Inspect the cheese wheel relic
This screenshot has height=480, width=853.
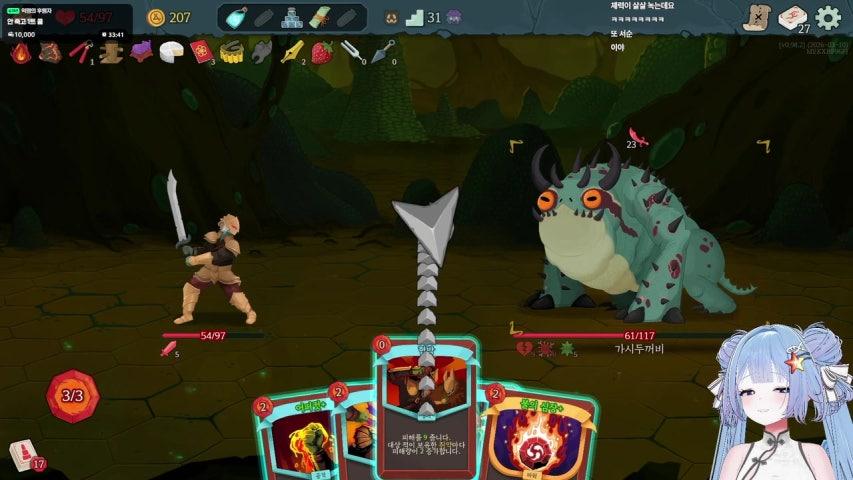(x=171, y=52)
